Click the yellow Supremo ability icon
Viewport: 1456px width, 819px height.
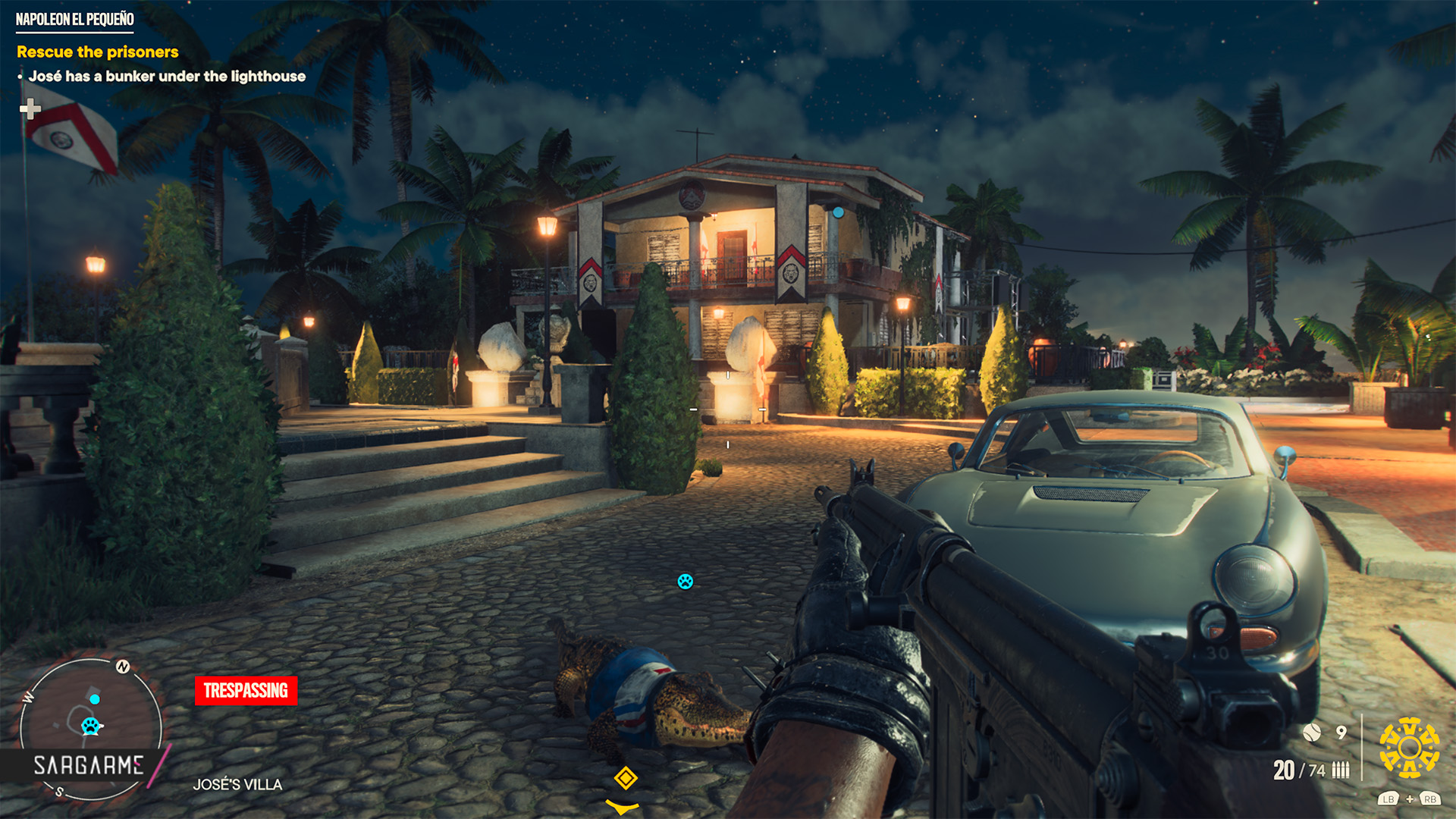[x=1409, y=748]
